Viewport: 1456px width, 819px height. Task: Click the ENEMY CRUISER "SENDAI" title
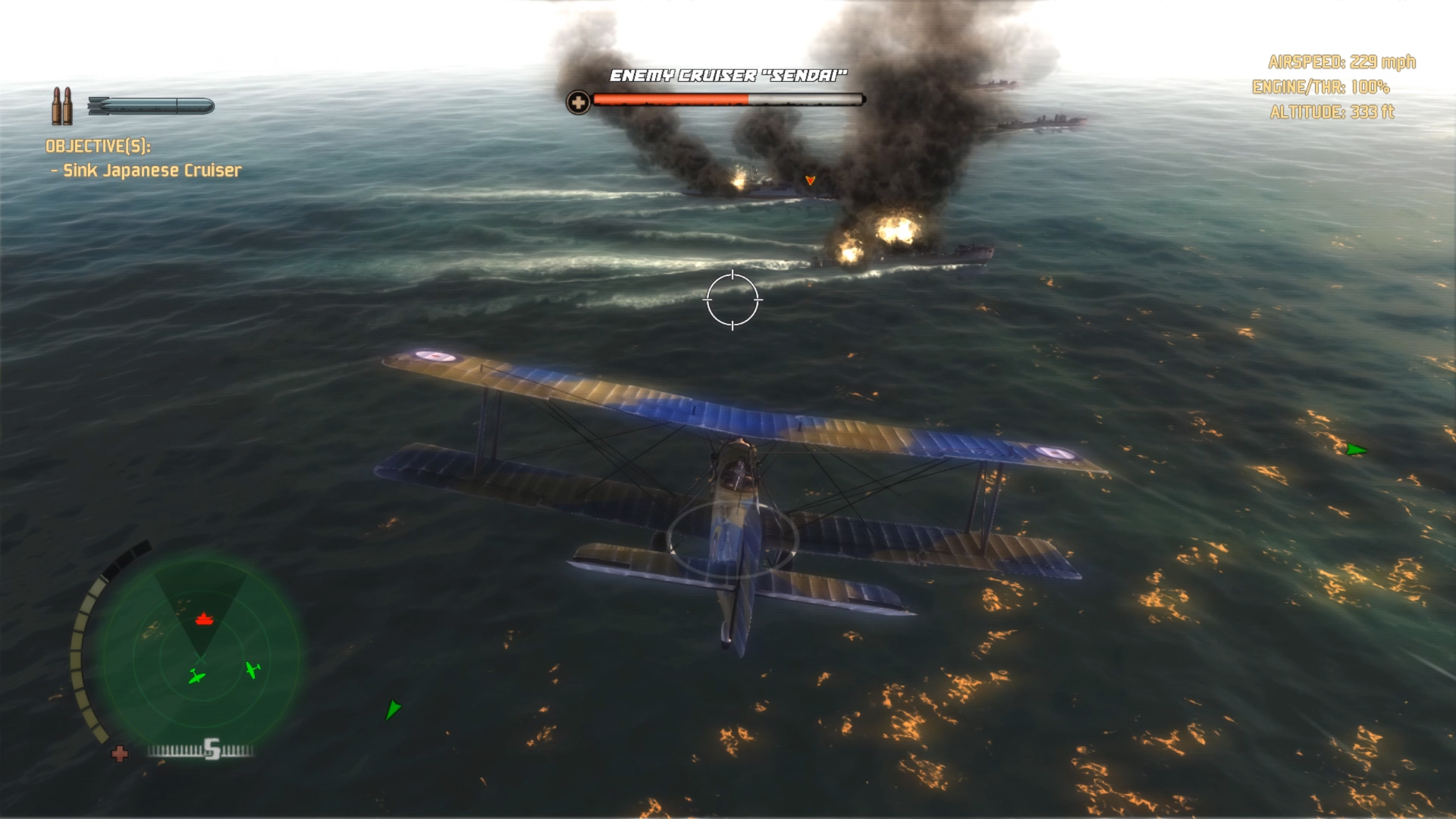[x=727, y=74]
